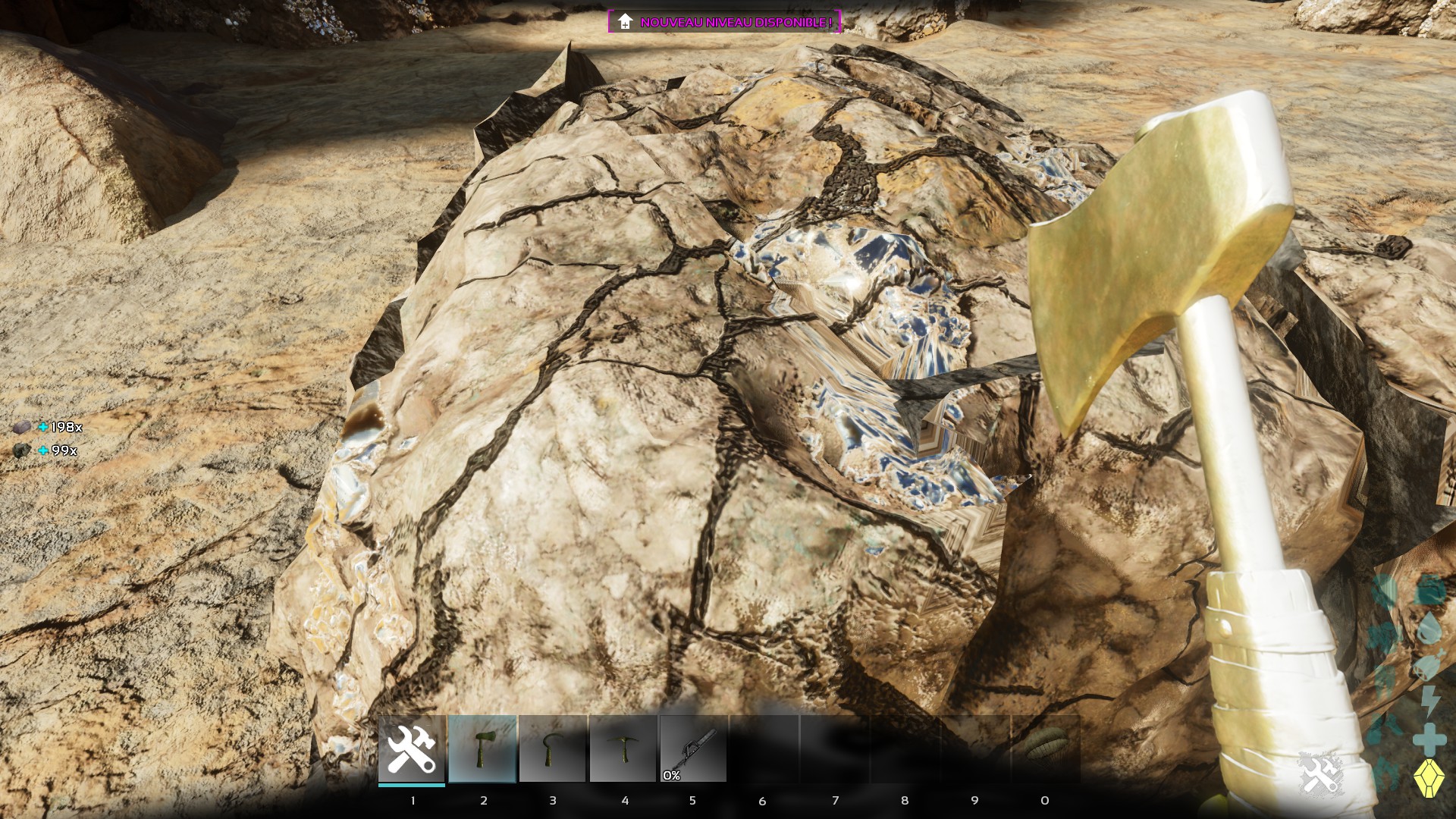This screenshot has height=819, width=1456.
Task: Choose the pickaxe in the hotbar
Action: click(x=623, y=748)
